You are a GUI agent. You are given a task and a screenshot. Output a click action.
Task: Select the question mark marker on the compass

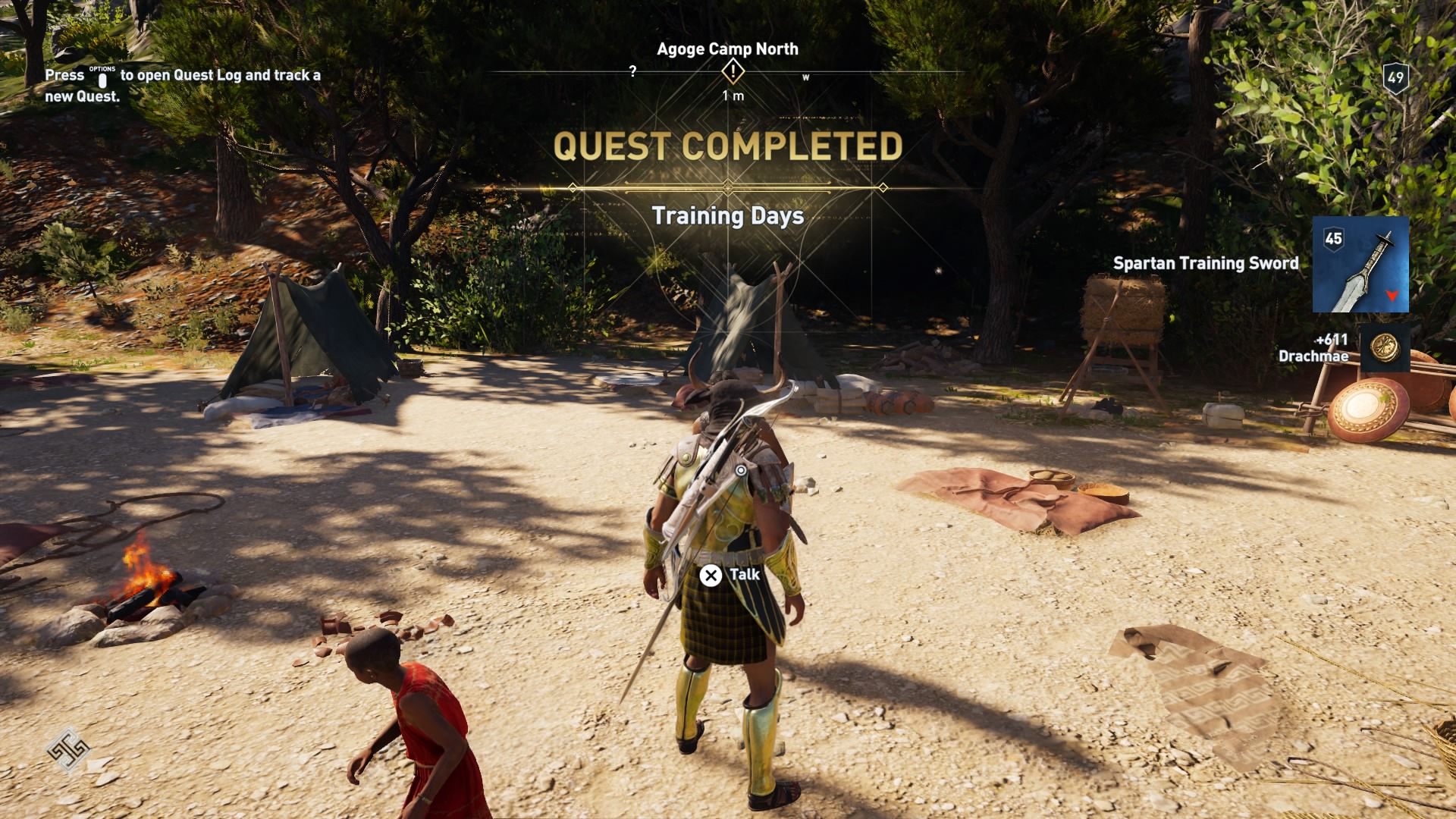pyautogui.click(x=634, y=69)
